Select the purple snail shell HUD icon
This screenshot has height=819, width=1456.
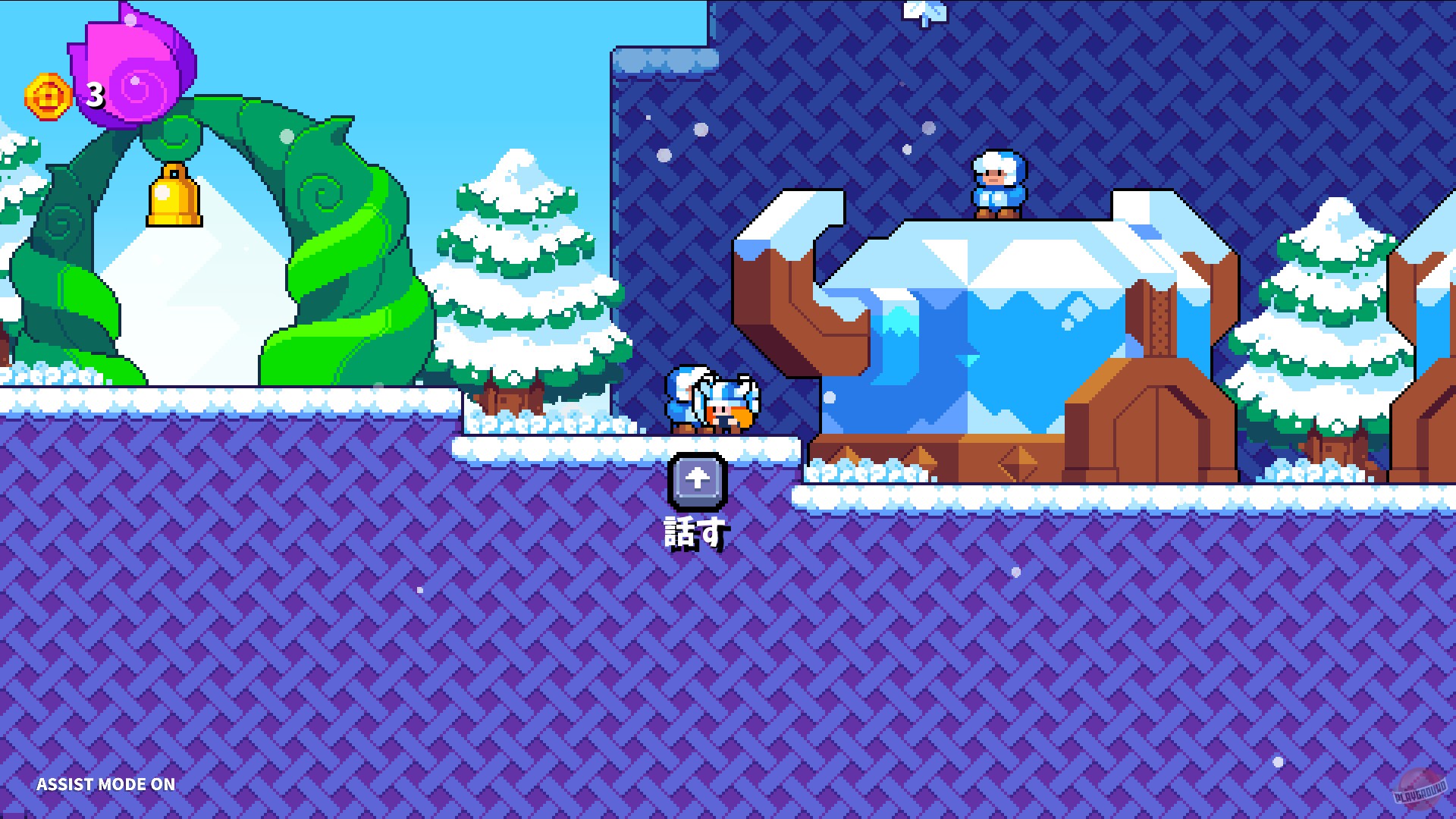coord(133,64)
